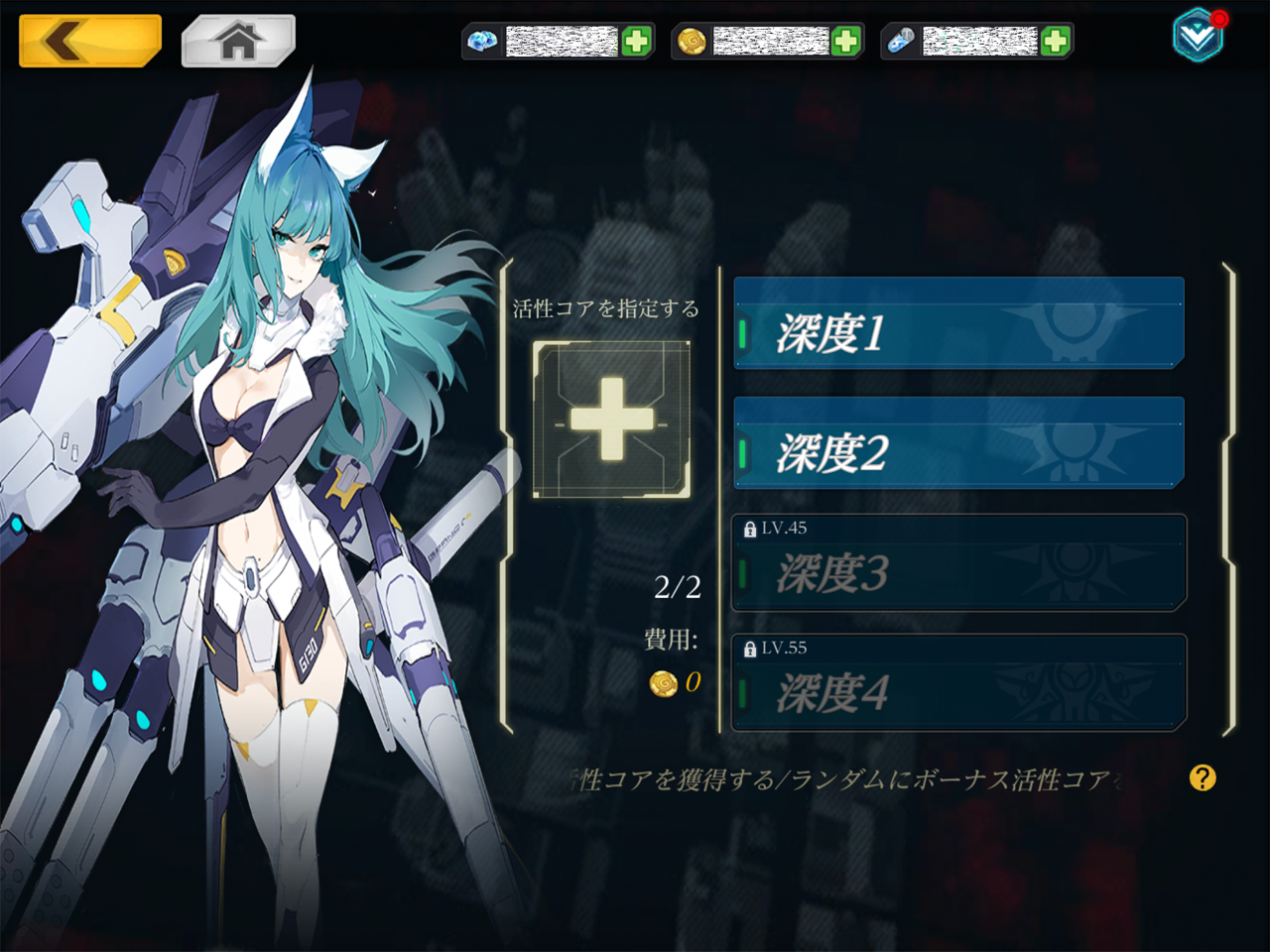1270x952 pixels.
Task: Show help with the question mark icon
Action: click(1203, 778)
